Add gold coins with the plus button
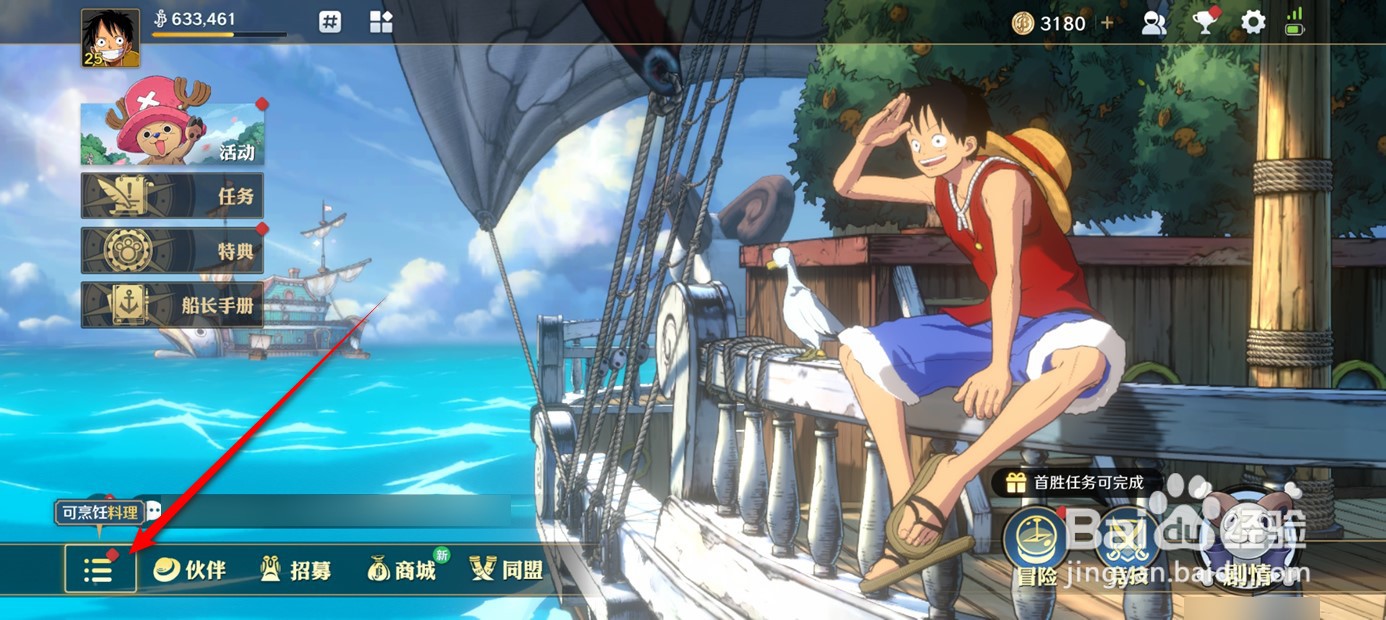The image size is (1386, 620). point(1107,23)
